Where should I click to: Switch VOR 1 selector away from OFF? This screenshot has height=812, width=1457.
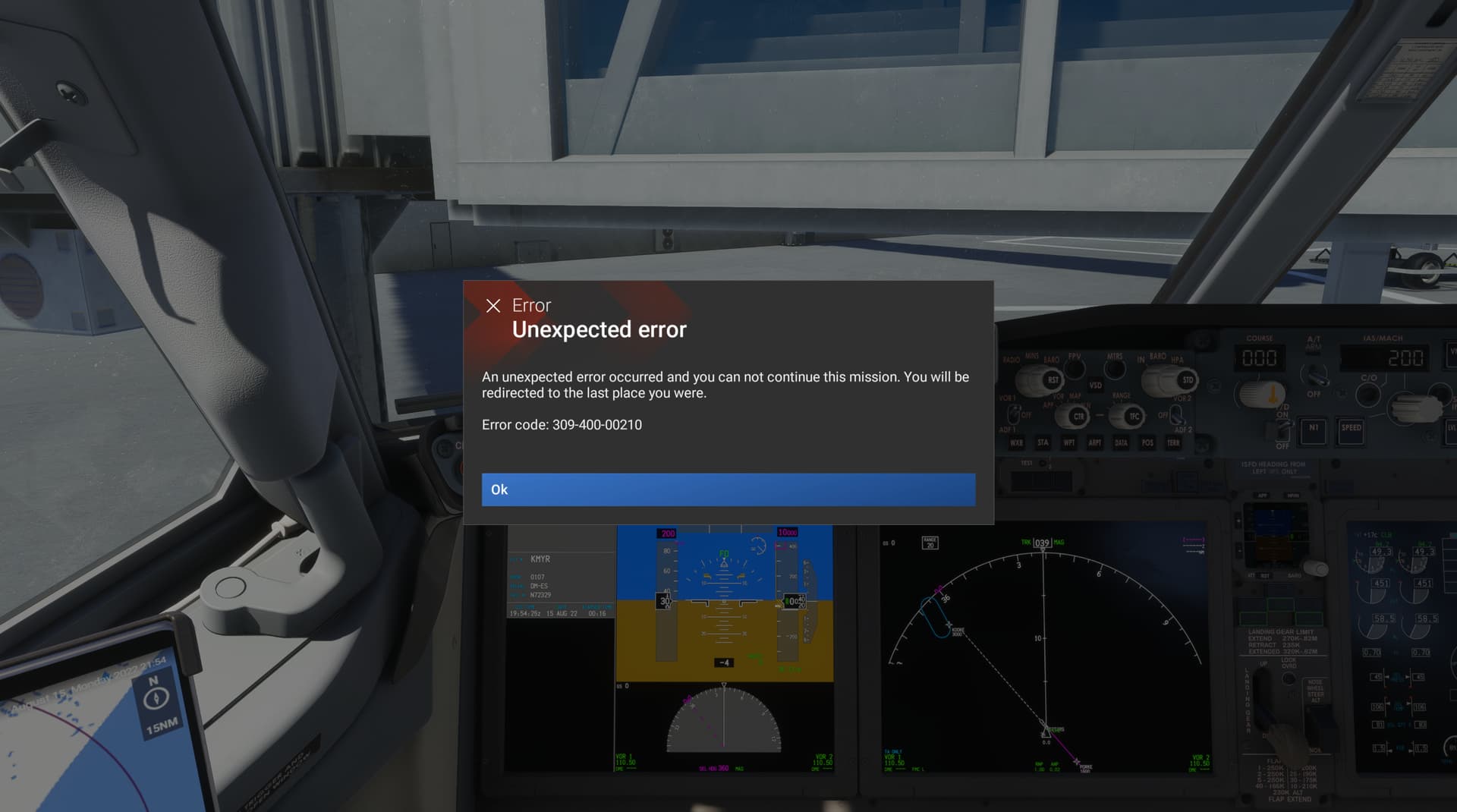point(1015,414)
